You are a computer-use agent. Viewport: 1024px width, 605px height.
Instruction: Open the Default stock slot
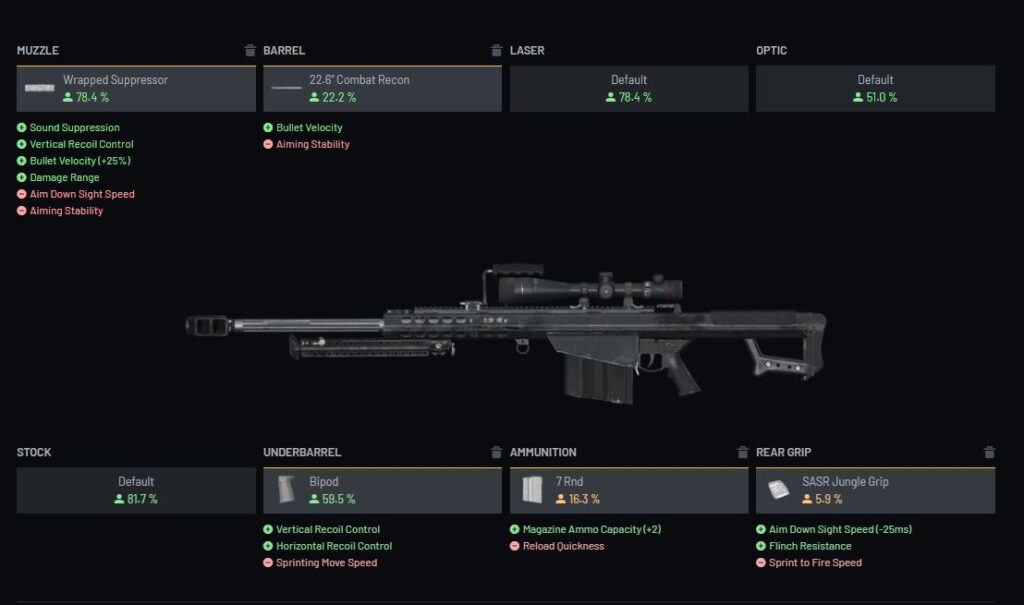136,490
